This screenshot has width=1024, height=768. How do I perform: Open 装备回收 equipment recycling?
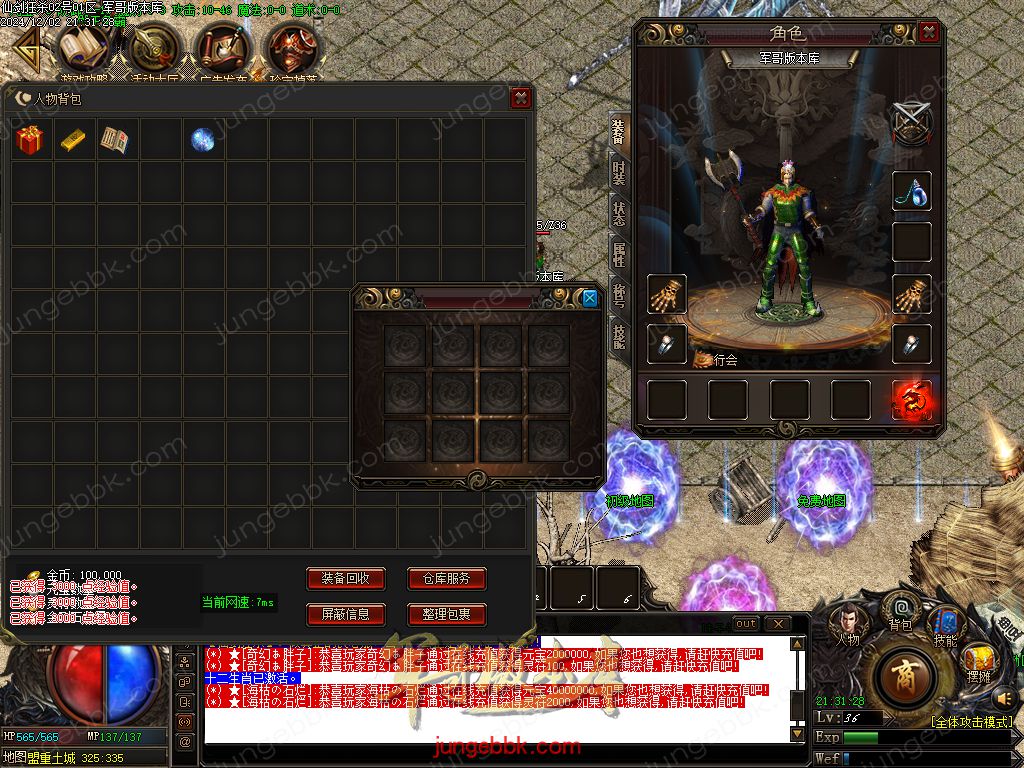345,579
